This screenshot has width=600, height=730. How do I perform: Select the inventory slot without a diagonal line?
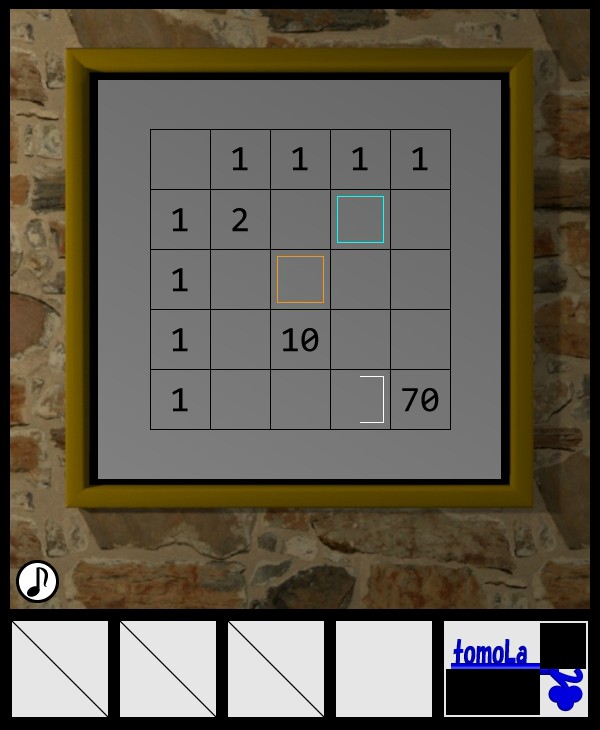[384, 669]
